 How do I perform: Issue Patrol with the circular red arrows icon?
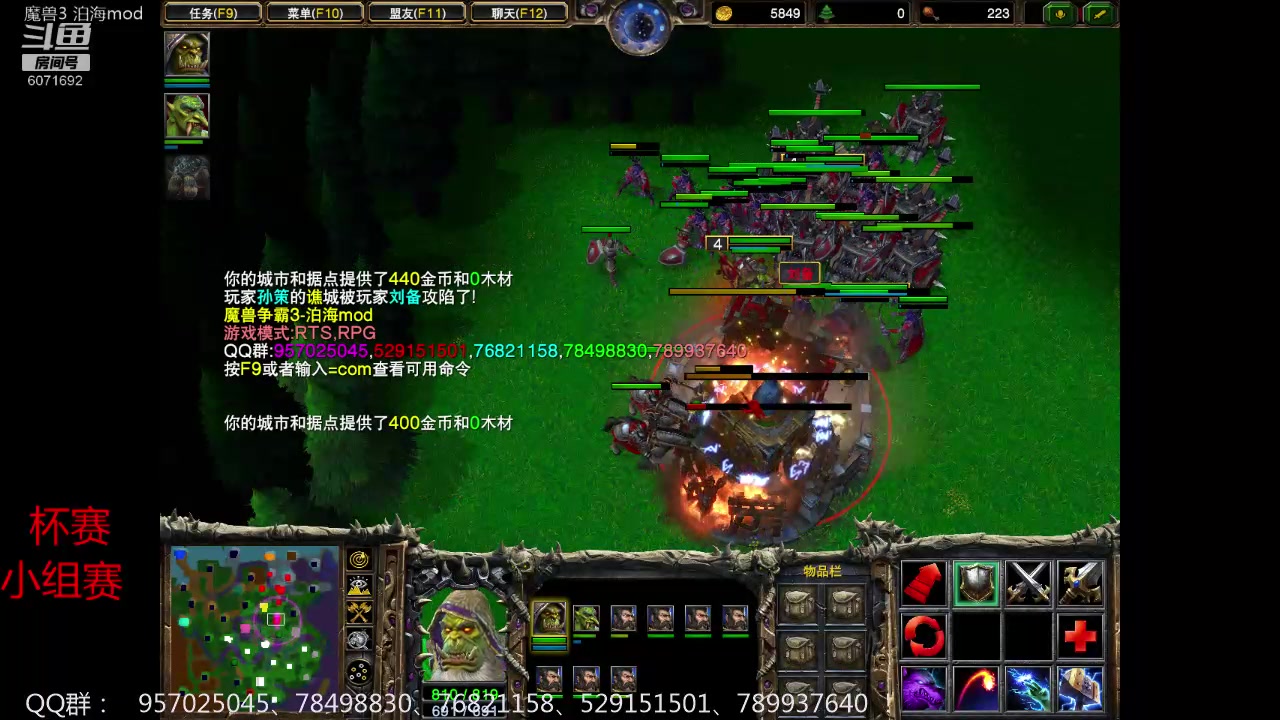[923, 637]
